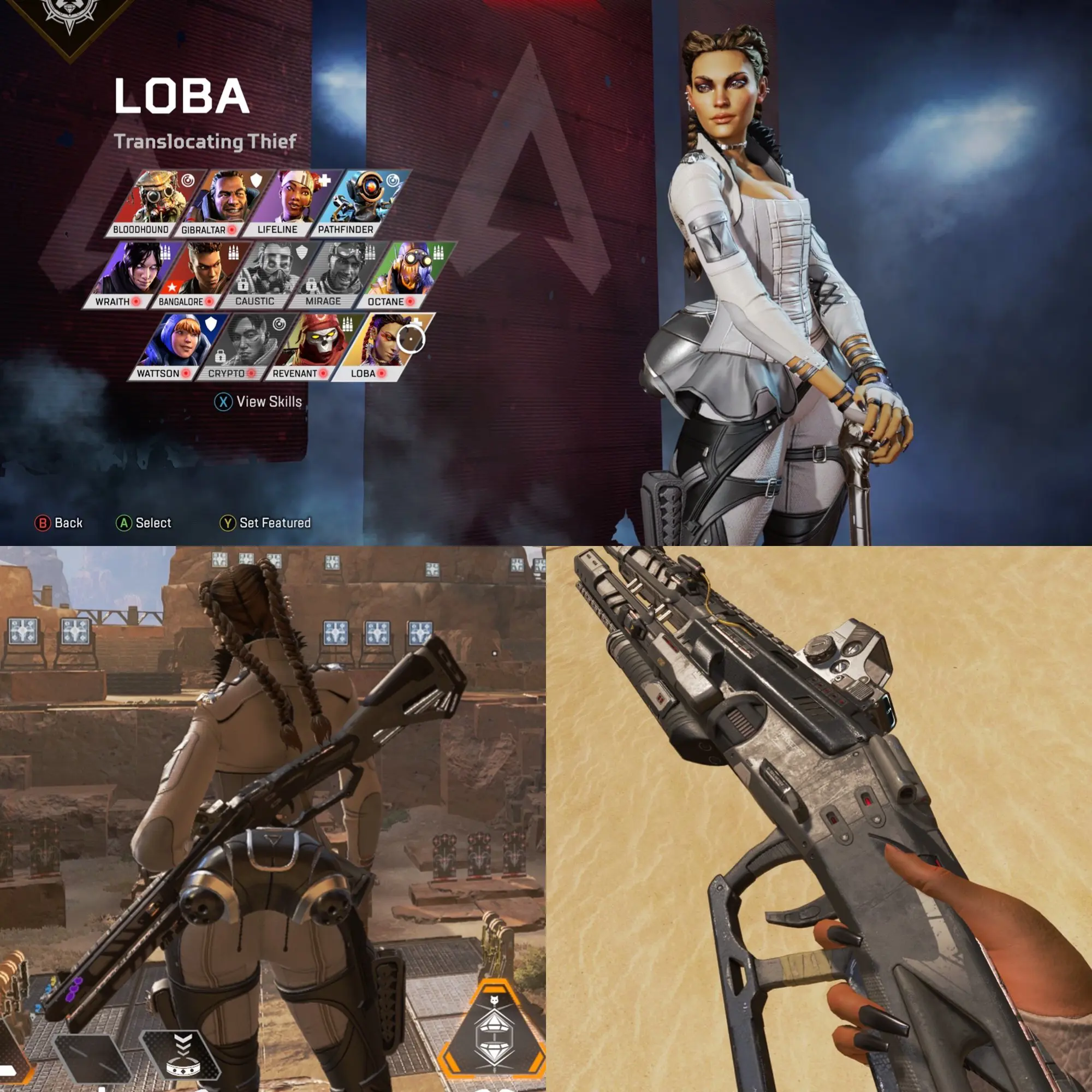The height and width of the screenshot is (1092, 1092).
Task: Click the lock icon on Crypto's portrait
Action: point(221,357)
